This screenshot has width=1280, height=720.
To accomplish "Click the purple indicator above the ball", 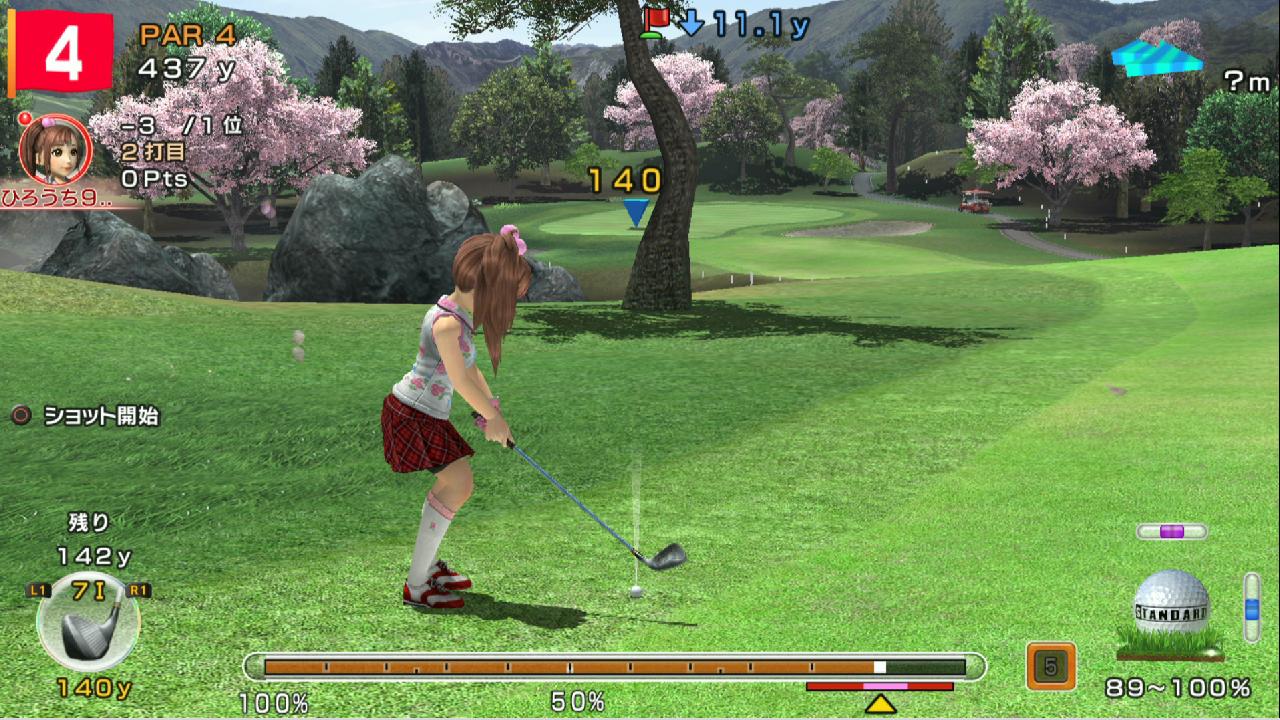I will click(1171, 531).
